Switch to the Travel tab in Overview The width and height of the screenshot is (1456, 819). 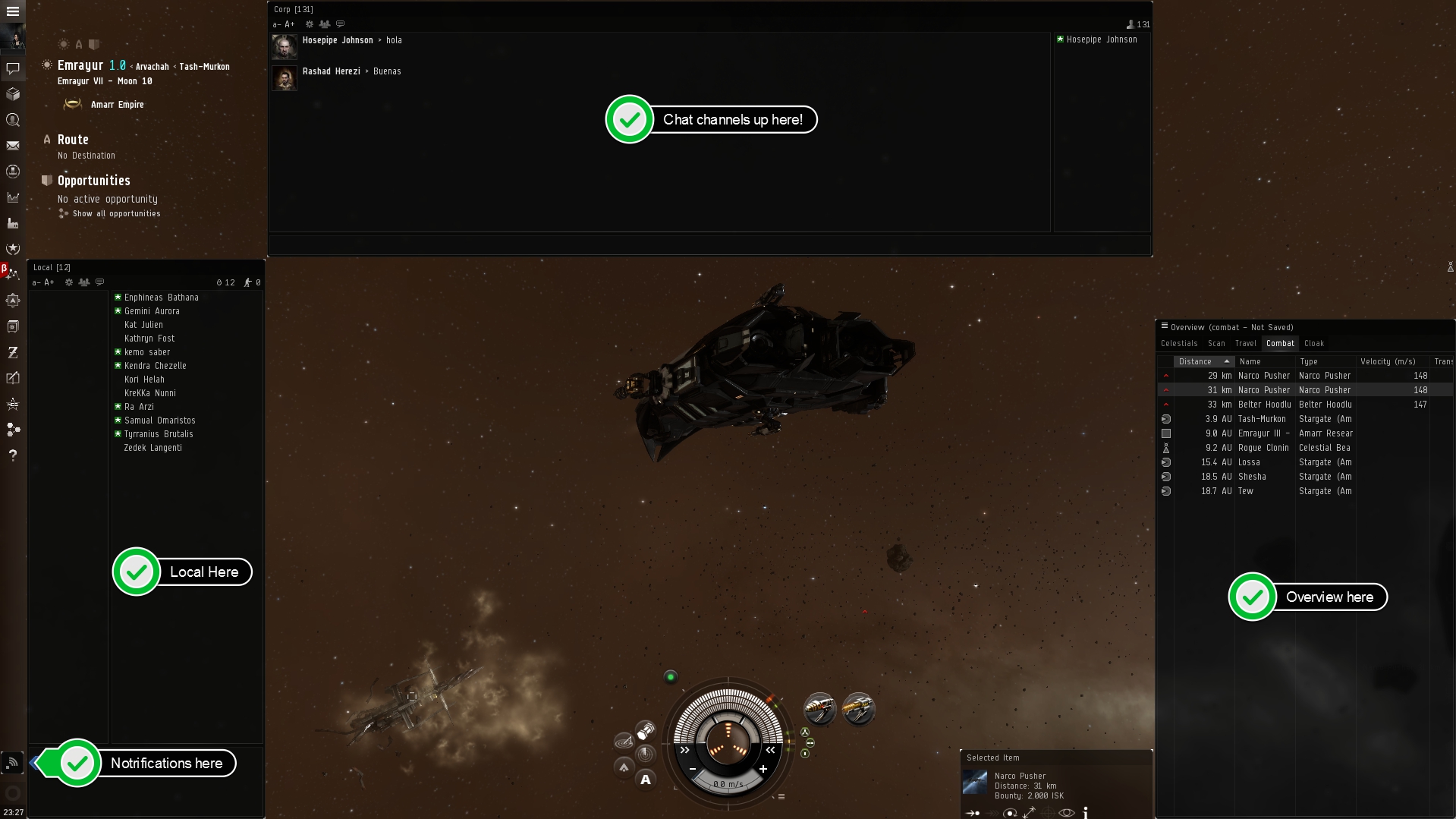coord(1245,343)
